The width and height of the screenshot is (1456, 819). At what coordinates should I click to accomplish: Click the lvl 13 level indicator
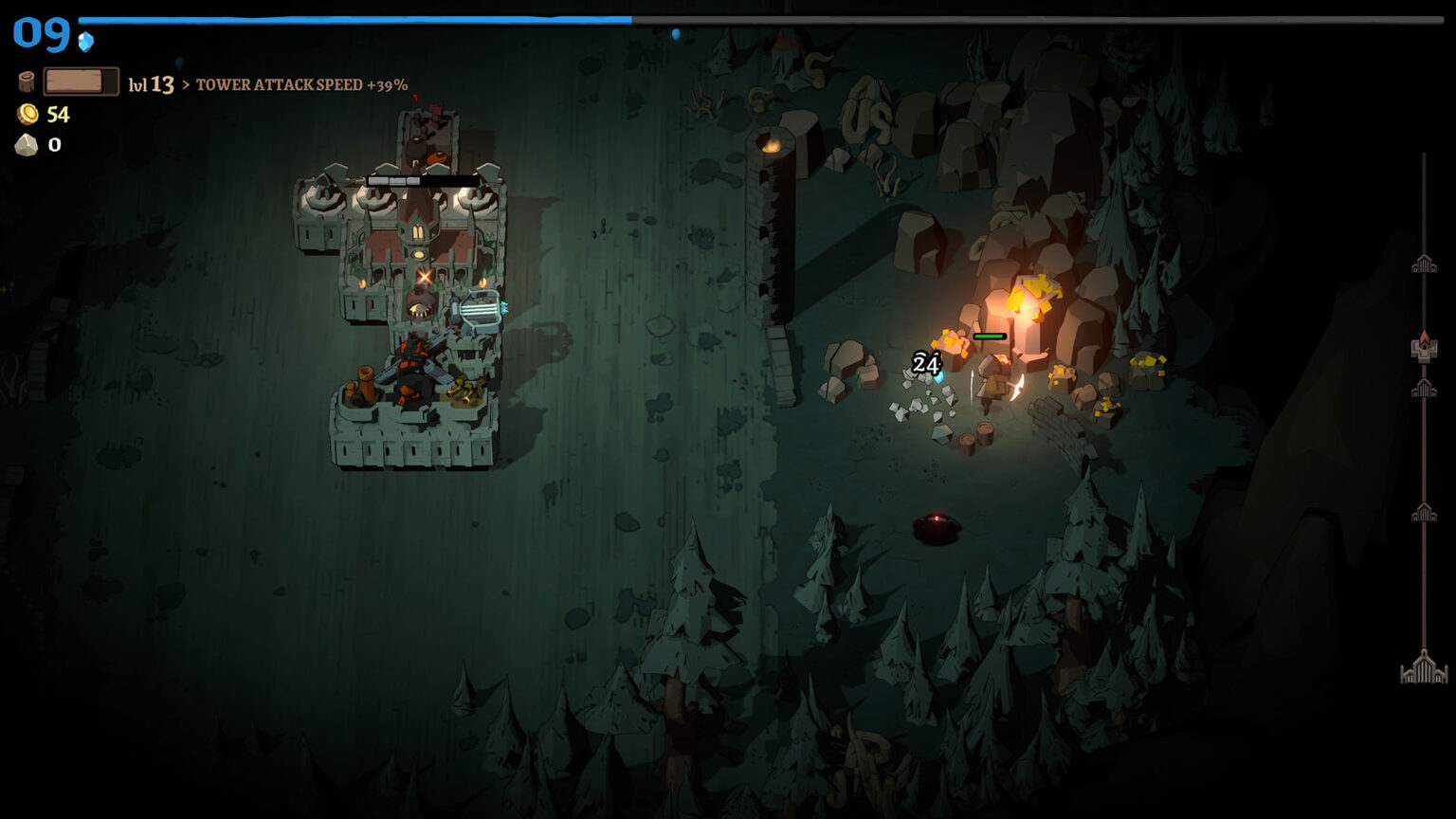click(152, 84)
